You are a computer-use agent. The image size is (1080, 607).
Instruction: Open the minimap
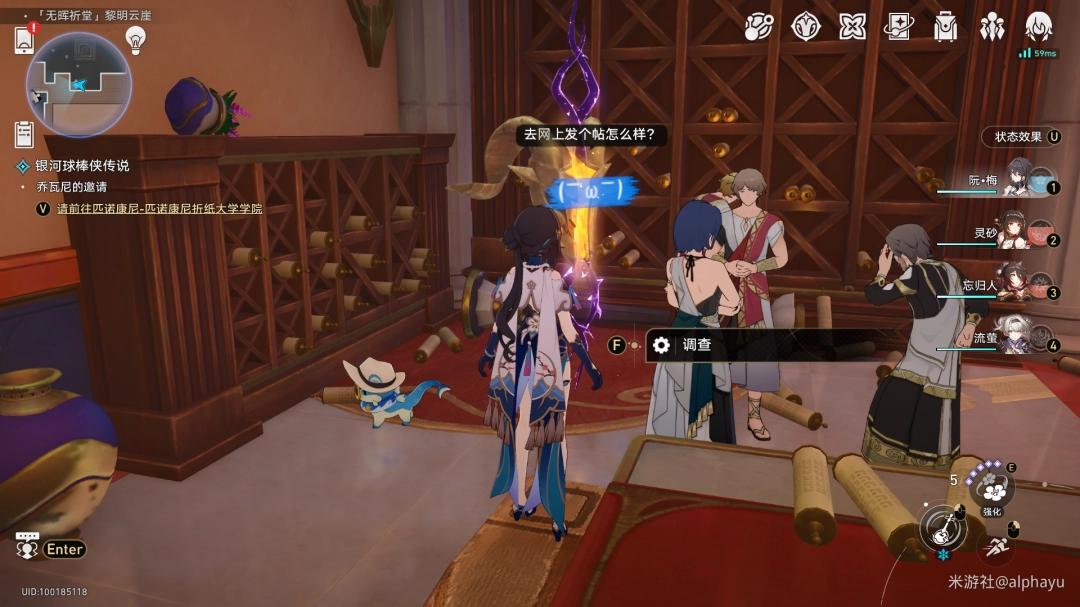click(x=78, y=84)
